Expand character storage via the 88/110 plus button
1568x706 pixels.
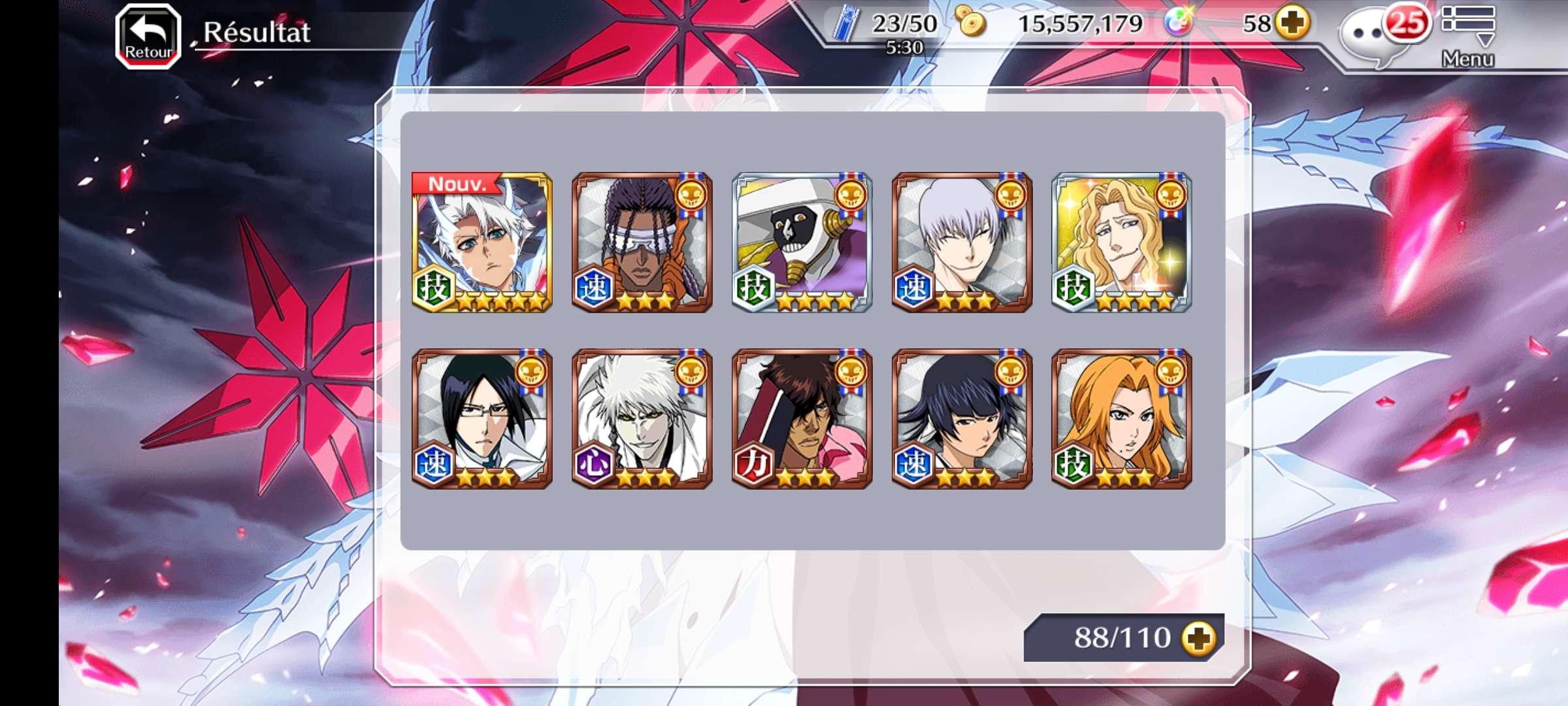1199,637
